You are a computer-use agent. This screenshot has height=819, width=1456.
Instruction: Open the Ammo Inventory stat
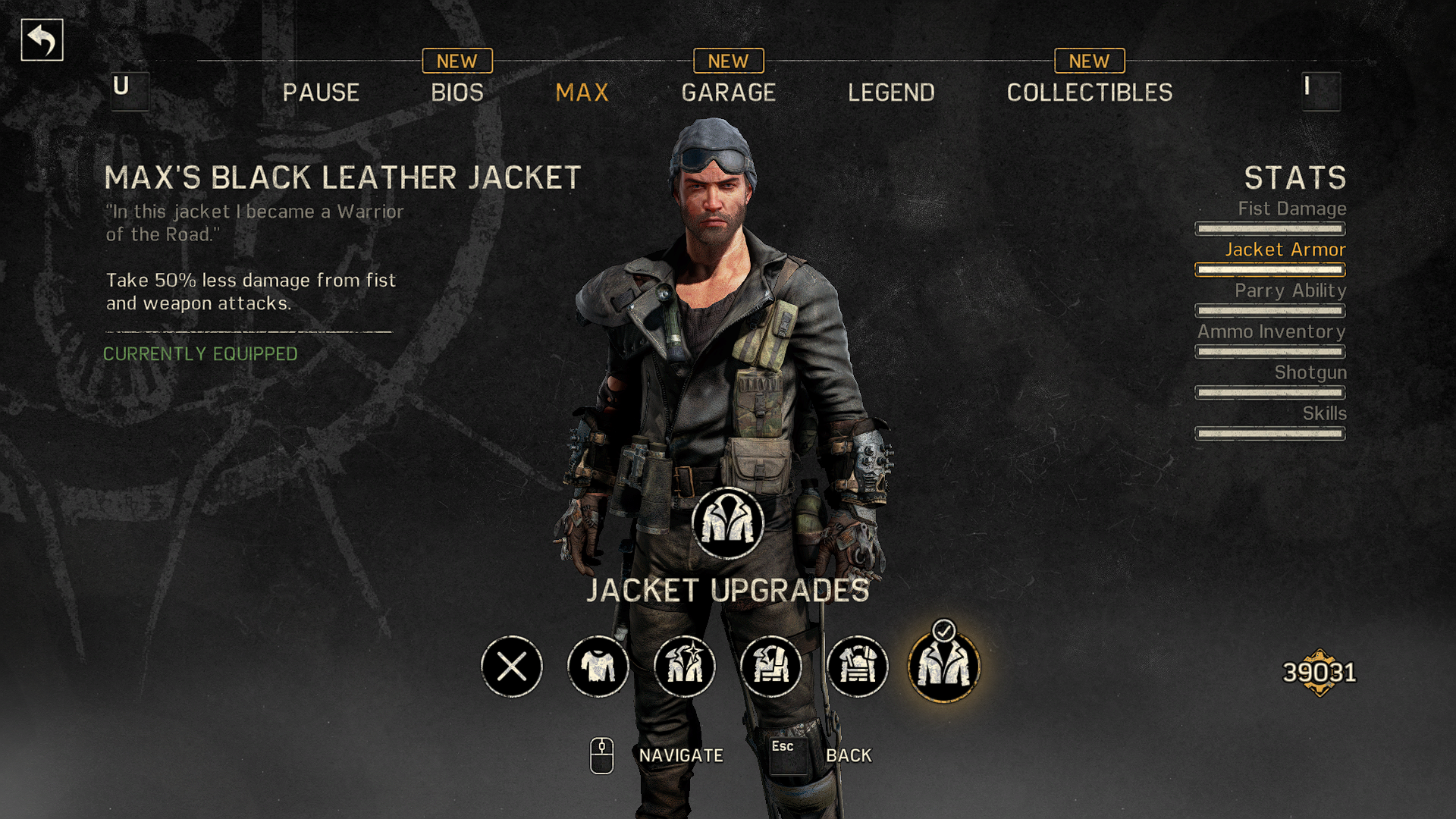(x=1271, y=332)
